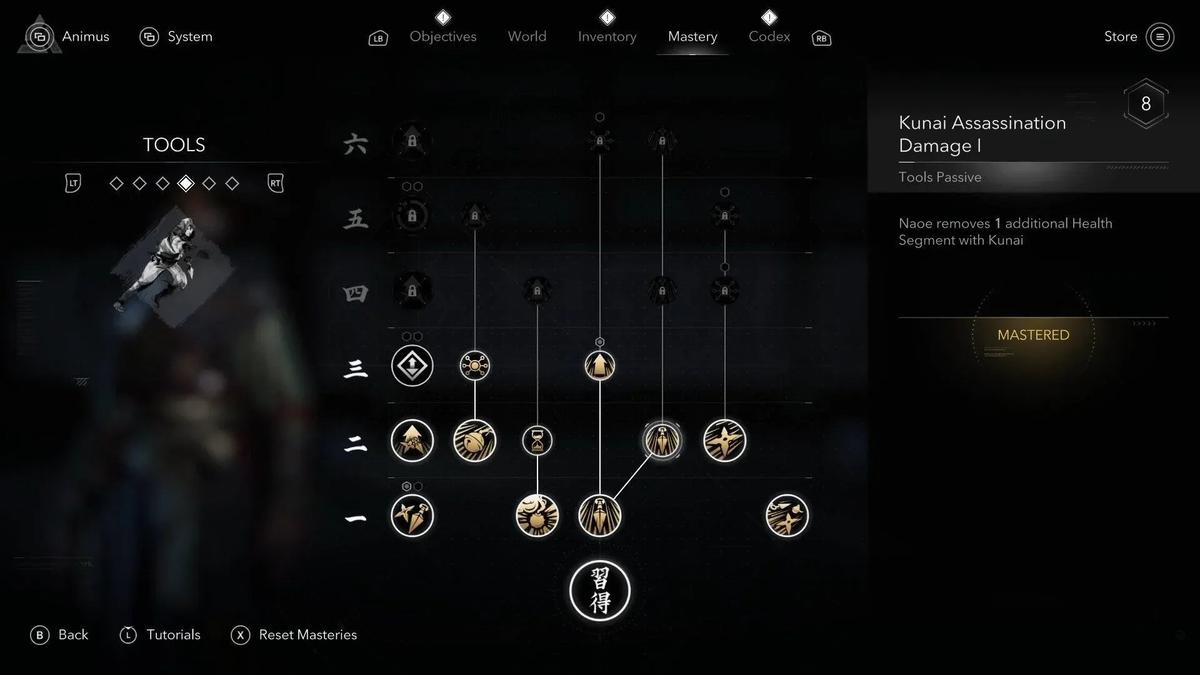
Task: Open the Tutorials
Action: coord(160,635)
